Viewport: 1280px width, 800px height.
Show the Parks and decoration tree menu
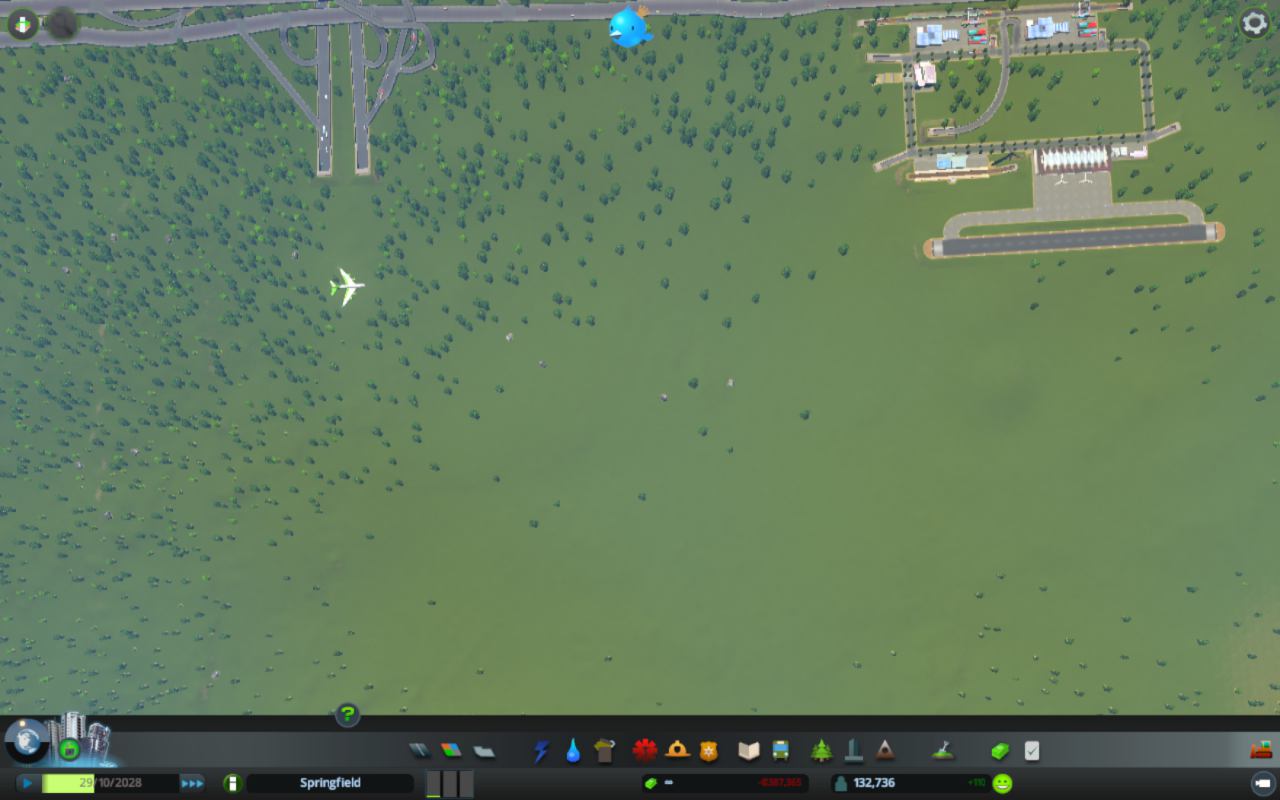tap(822, 750)
